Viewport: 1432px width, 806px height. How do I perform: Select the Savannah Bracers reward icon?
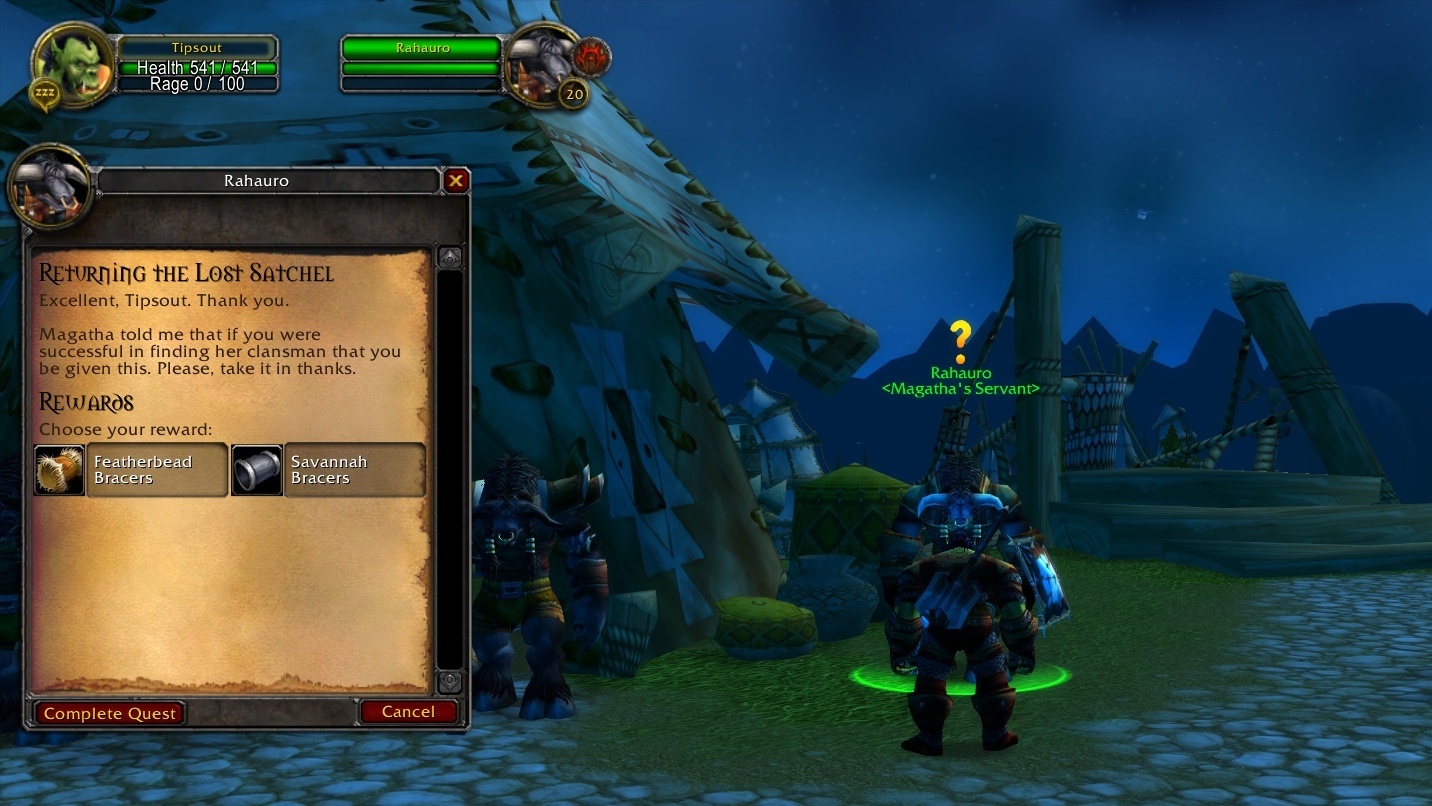click(x=257, y=469)
